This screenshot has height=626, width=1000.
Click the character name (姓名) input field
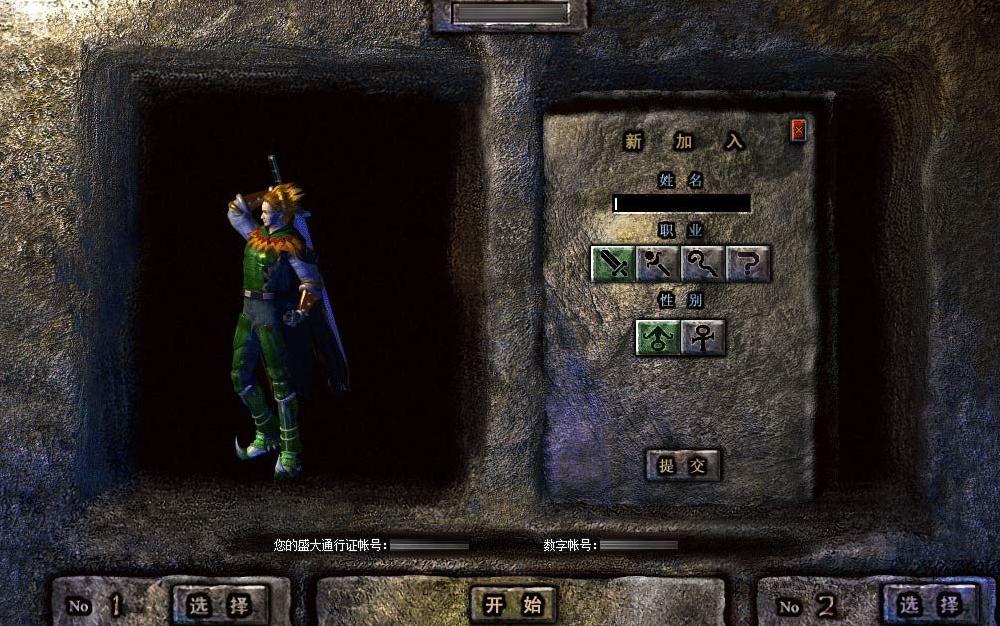681,203
